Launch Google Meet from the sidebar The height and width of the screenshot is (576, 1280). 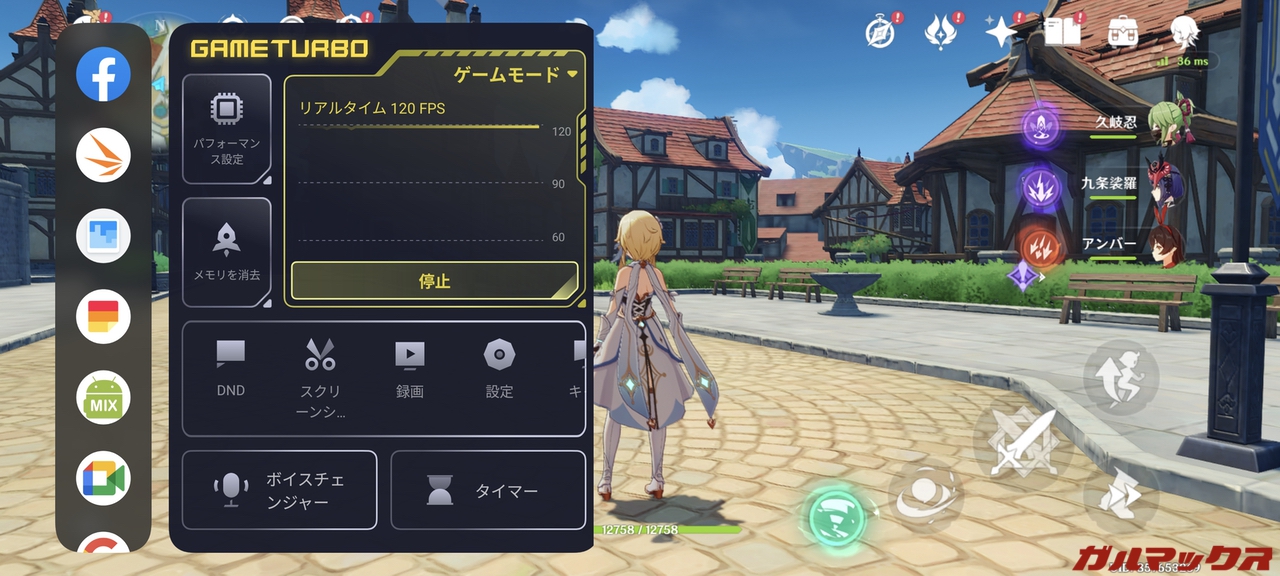coord(104,478)
